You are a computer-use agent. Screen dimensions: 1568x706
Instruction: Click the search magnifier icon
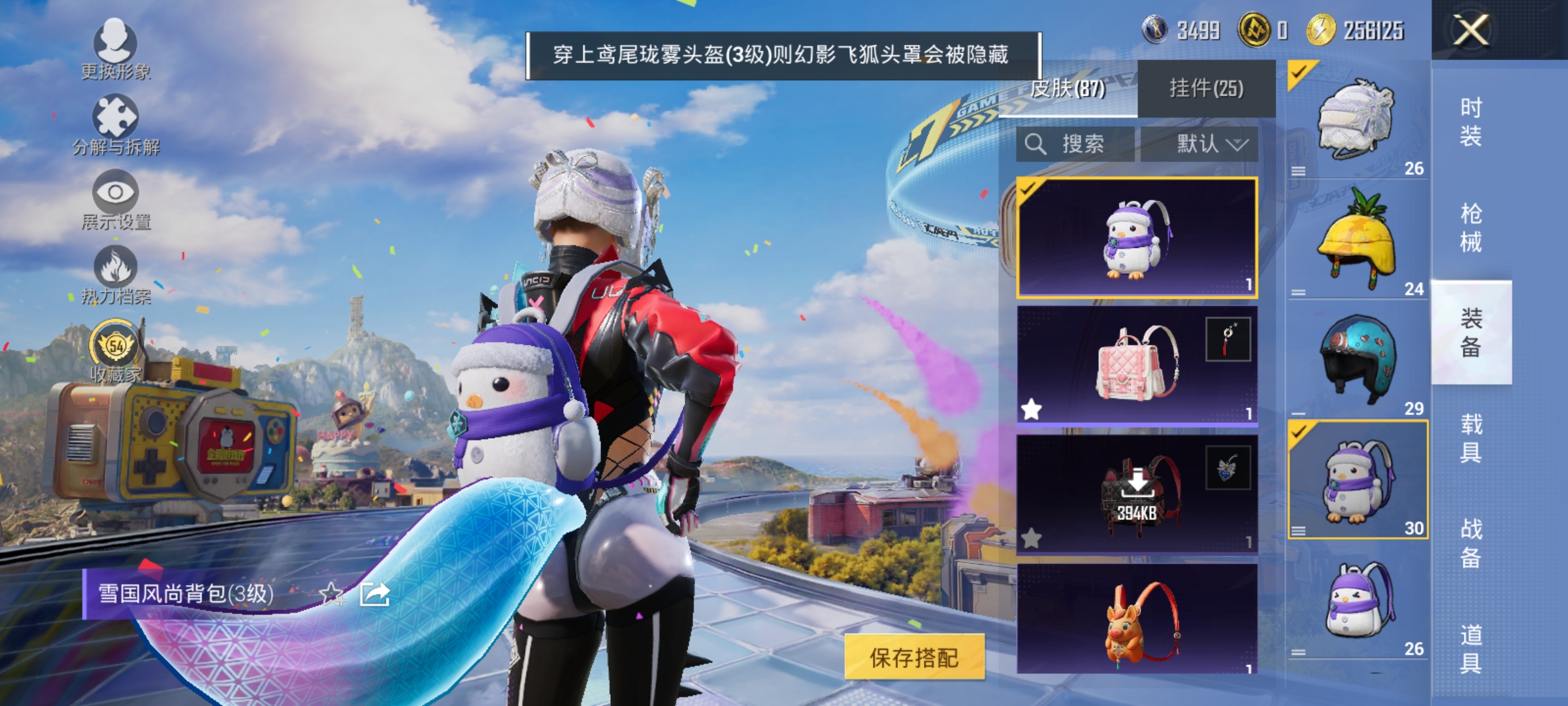pos(1037,145)
